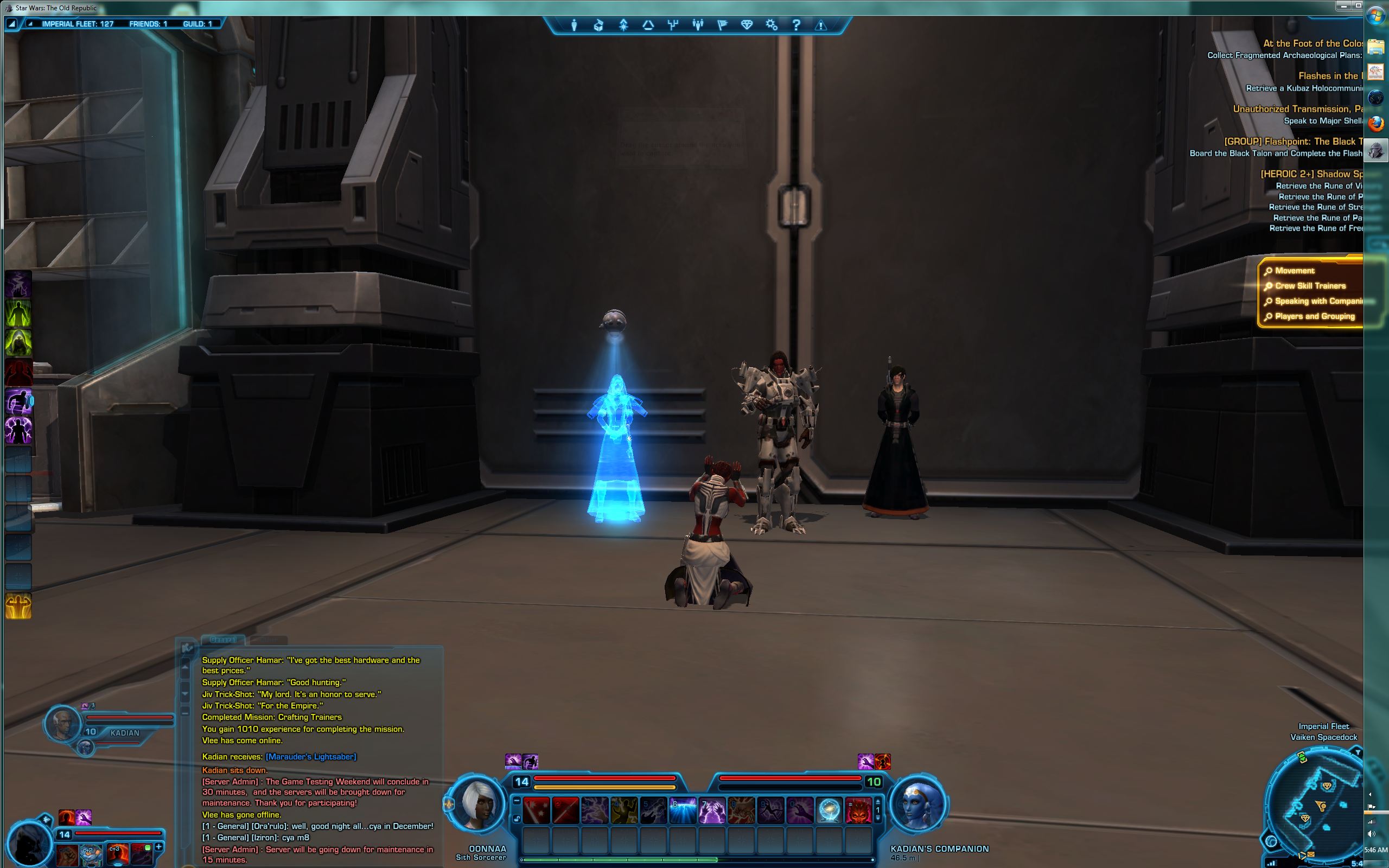The width and height of the screenshot is (1389, 868).
Task: Open the character sheet icon
Action: click(x=574, y=25)
